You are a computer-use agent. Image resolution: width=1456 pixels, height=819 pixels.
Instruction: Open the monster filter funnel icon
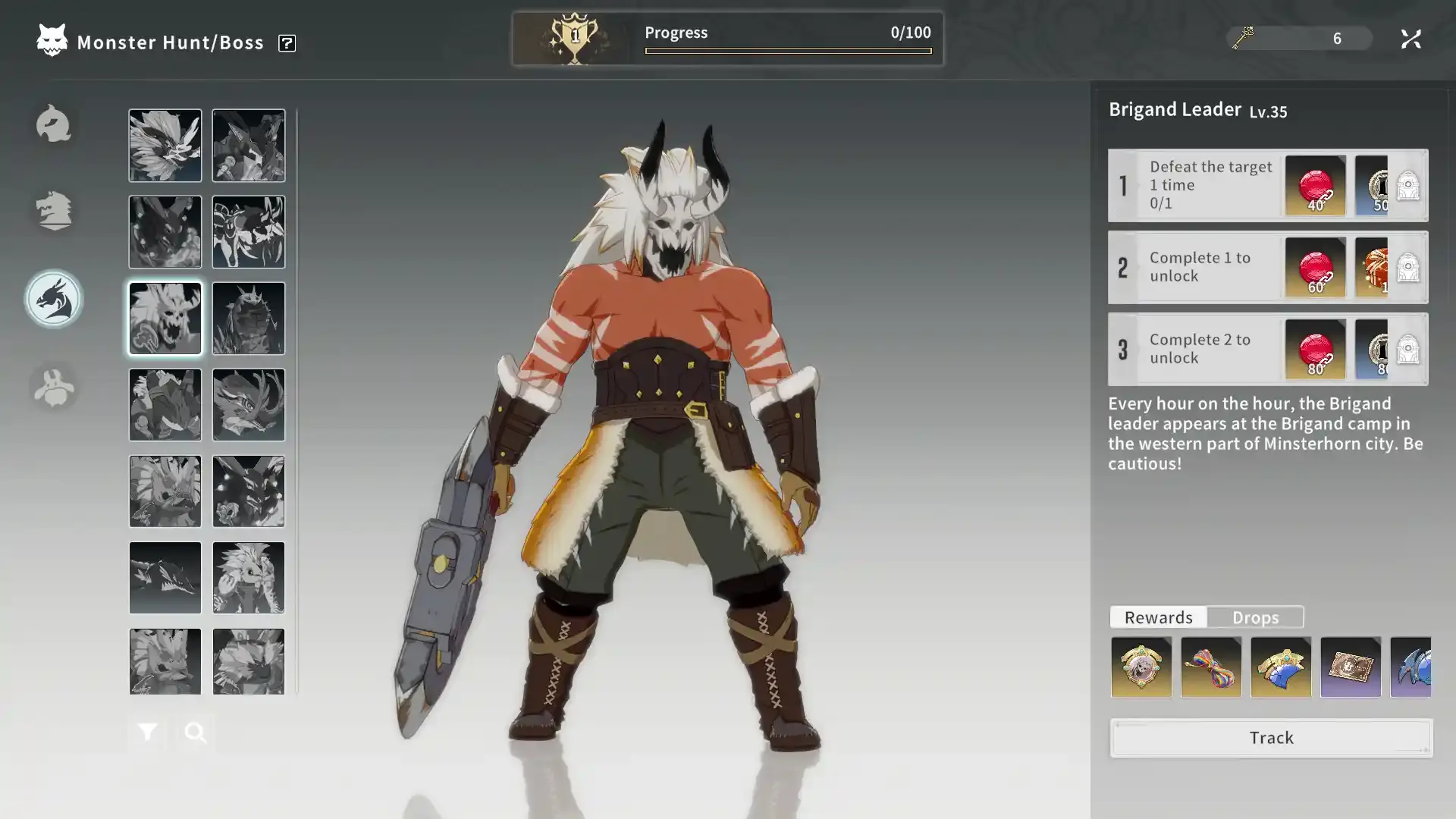click(x=147, y=732)
